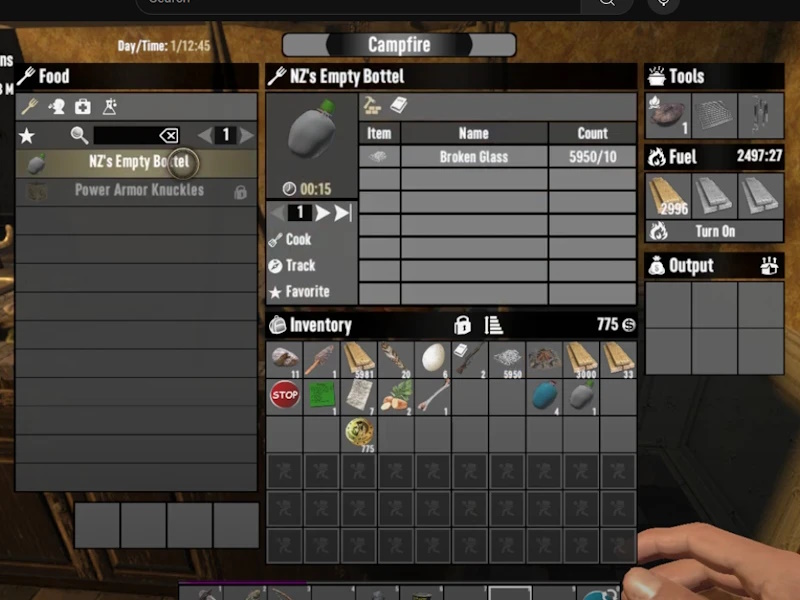This screenshot has height=600, width=800.
Task: Cook the selected recipe
Action: (297, 240)
